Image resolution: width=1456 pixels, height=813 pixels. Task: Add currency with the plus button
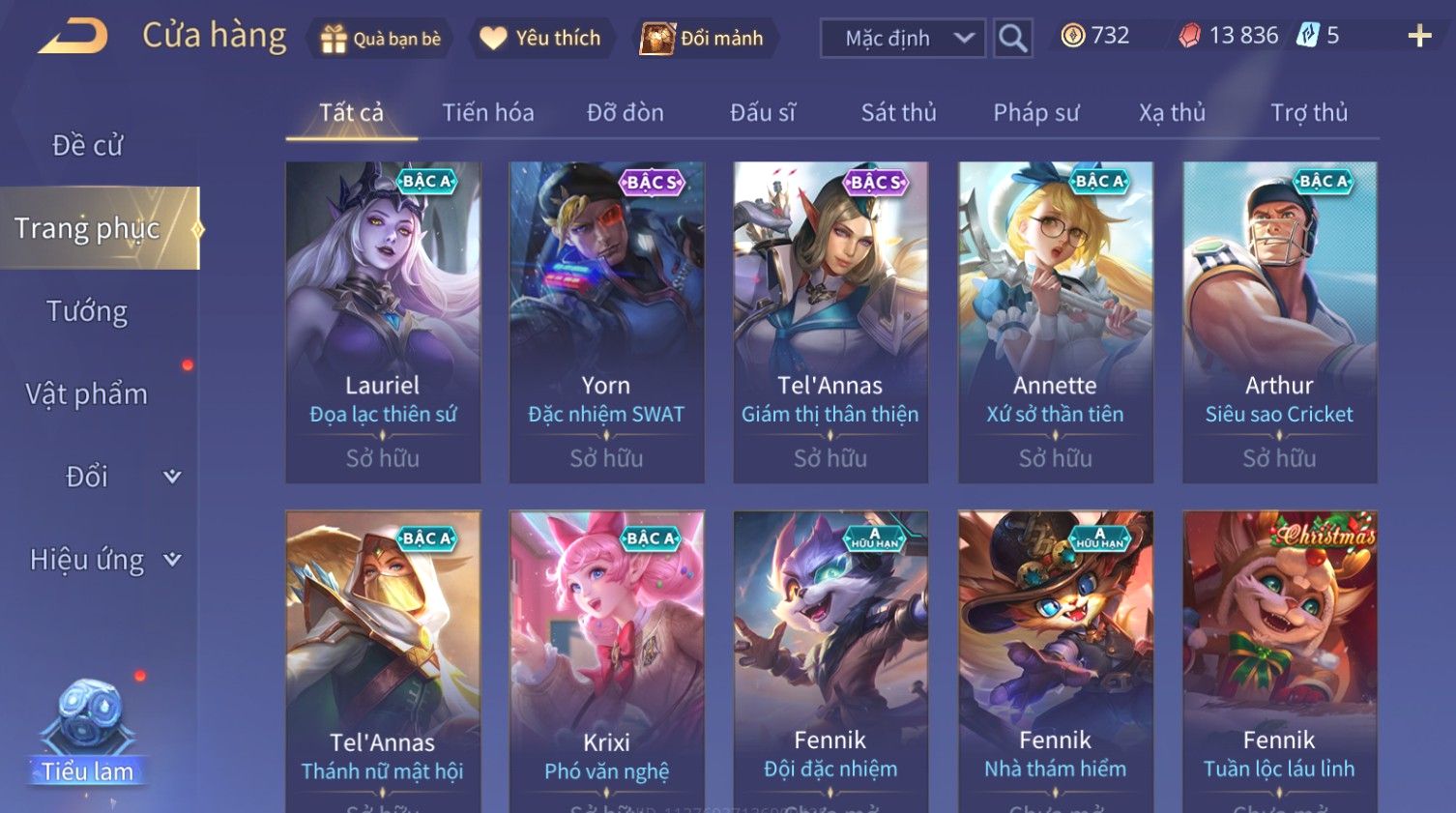tap(1418, 37)
